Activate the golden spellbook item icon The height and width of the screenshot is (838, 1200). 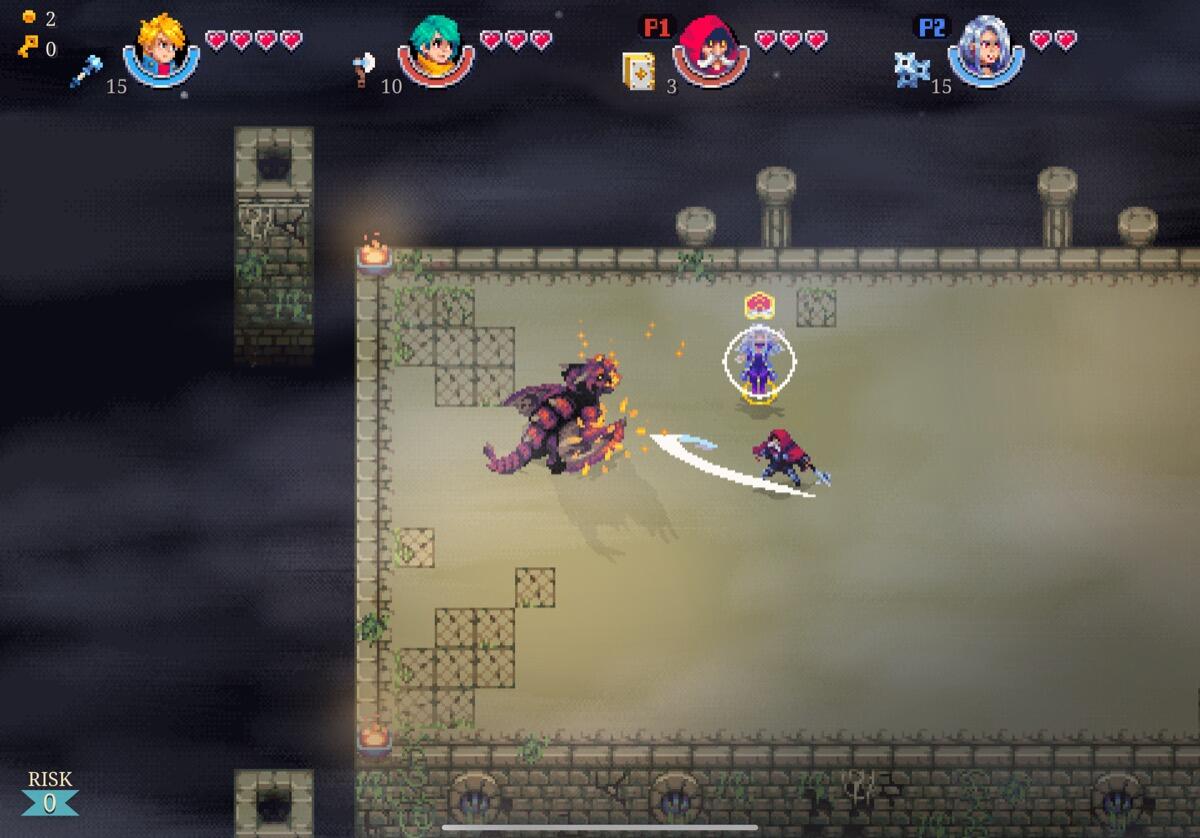(x=638, y=71)
